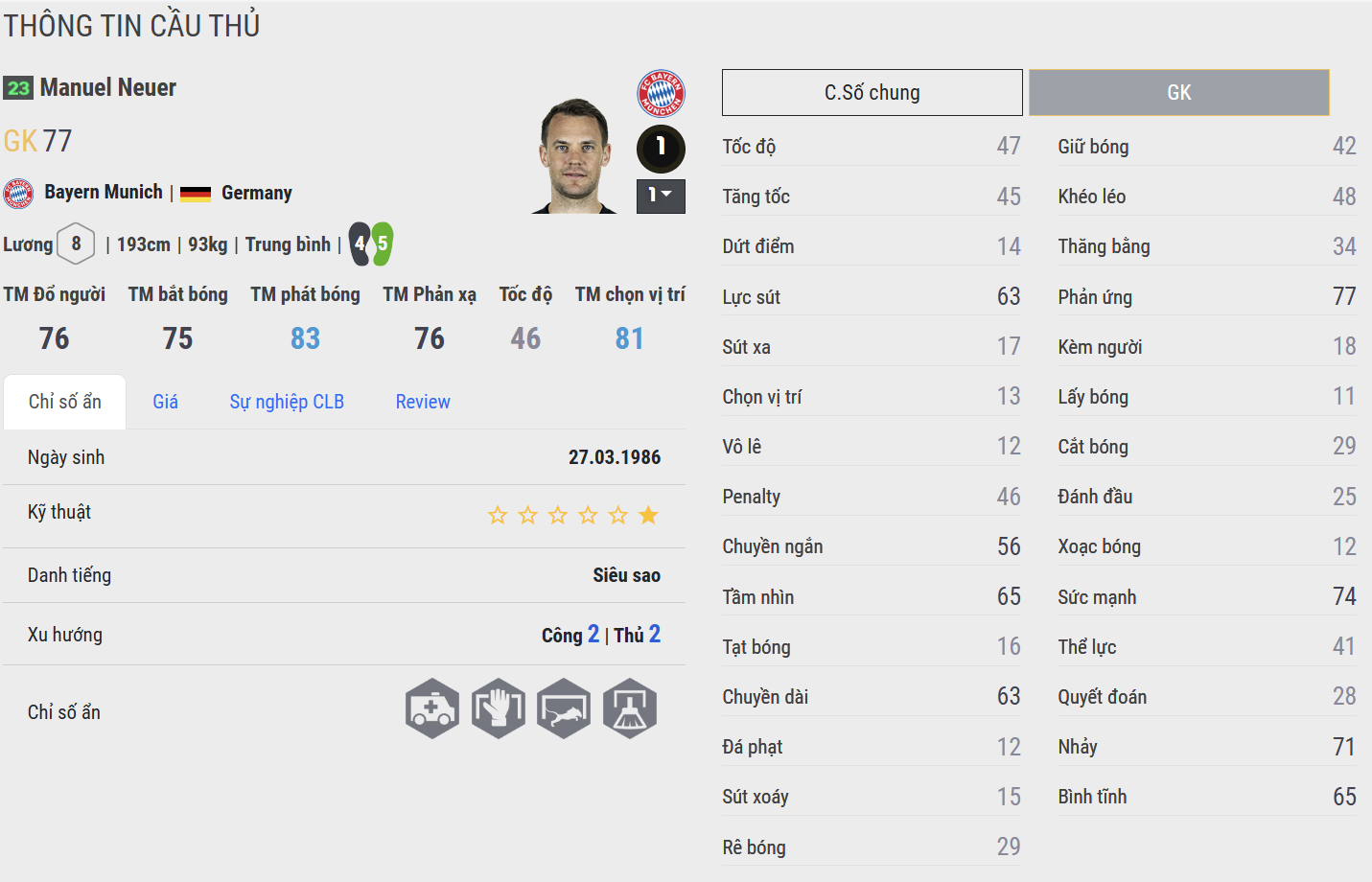Viewport: 1372px width, 882px height.
Task: Show the Sự nghiệp CLB tab
Action: click(287, 402)
